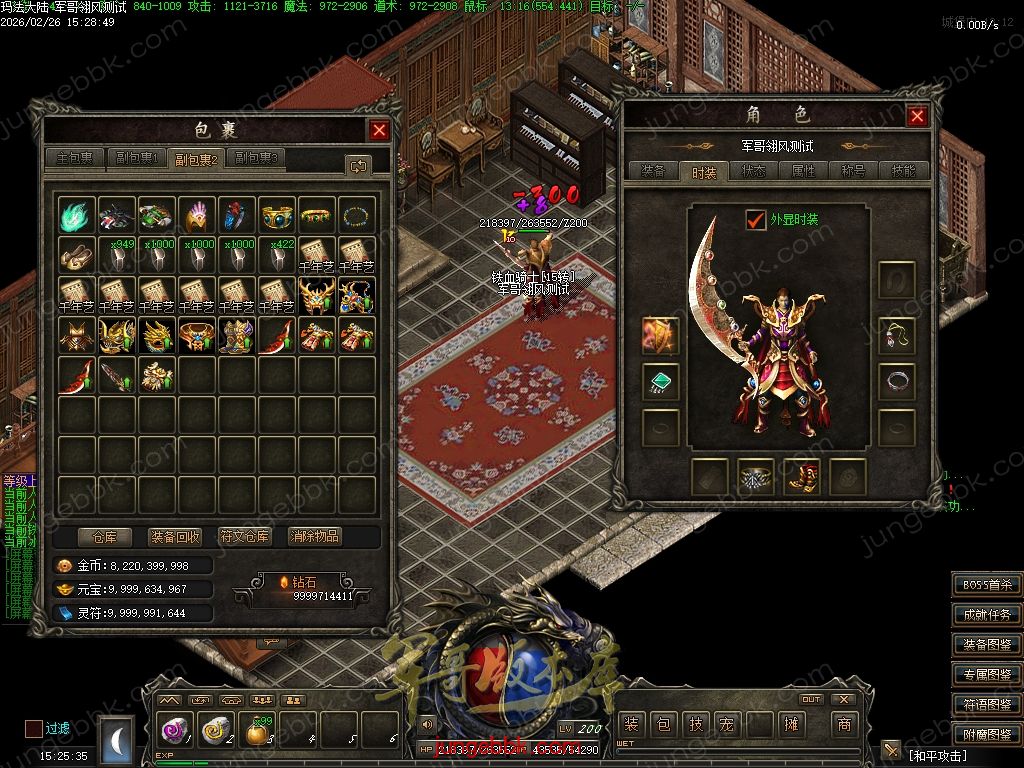This screenshot has height=768, width=1024.
Task: Open the 副包裹1 bag tab
Action: point(136,158)
